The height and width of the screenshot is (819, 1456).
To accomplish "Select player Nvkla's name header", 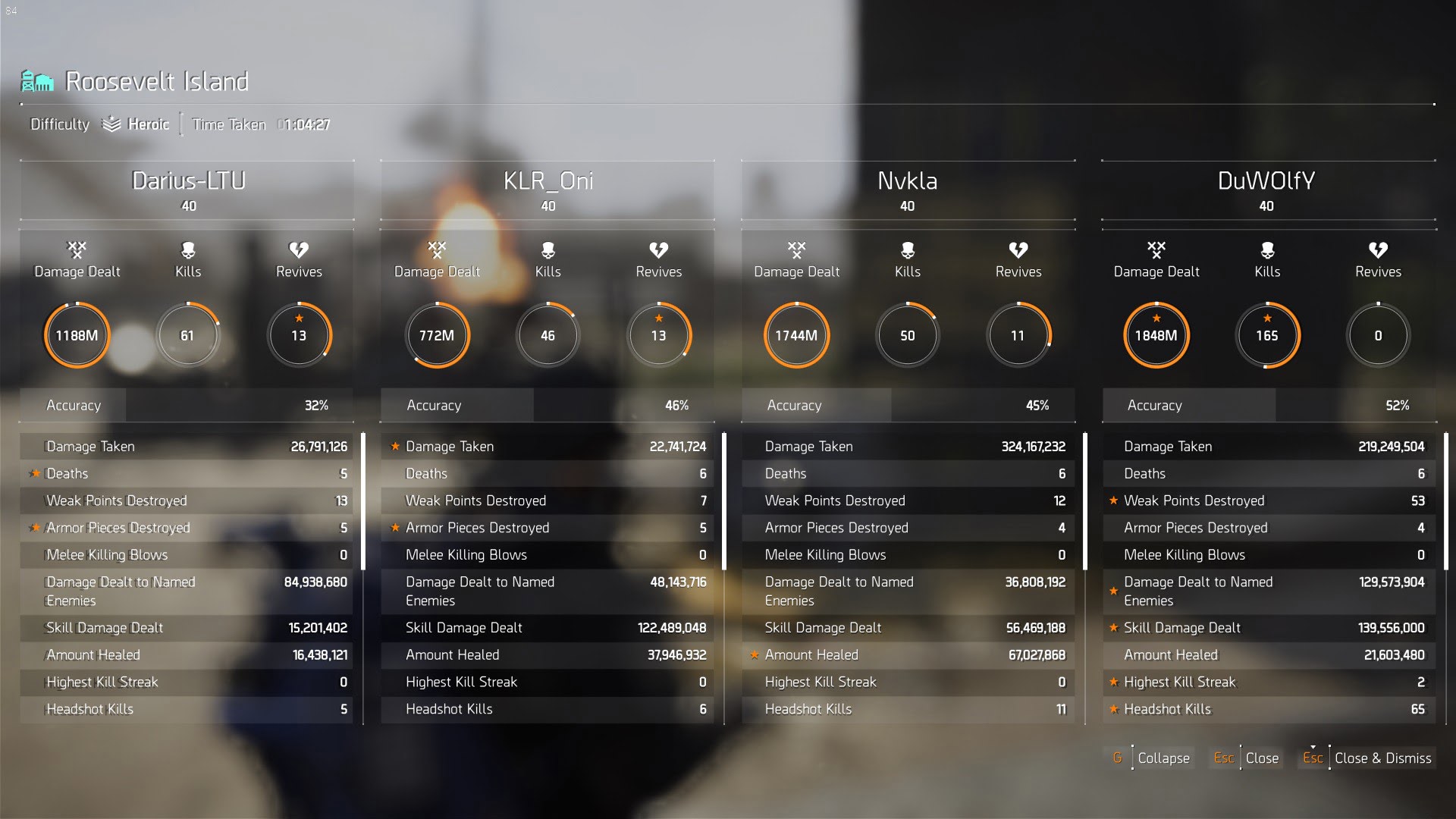I will (x=907, y=181).
